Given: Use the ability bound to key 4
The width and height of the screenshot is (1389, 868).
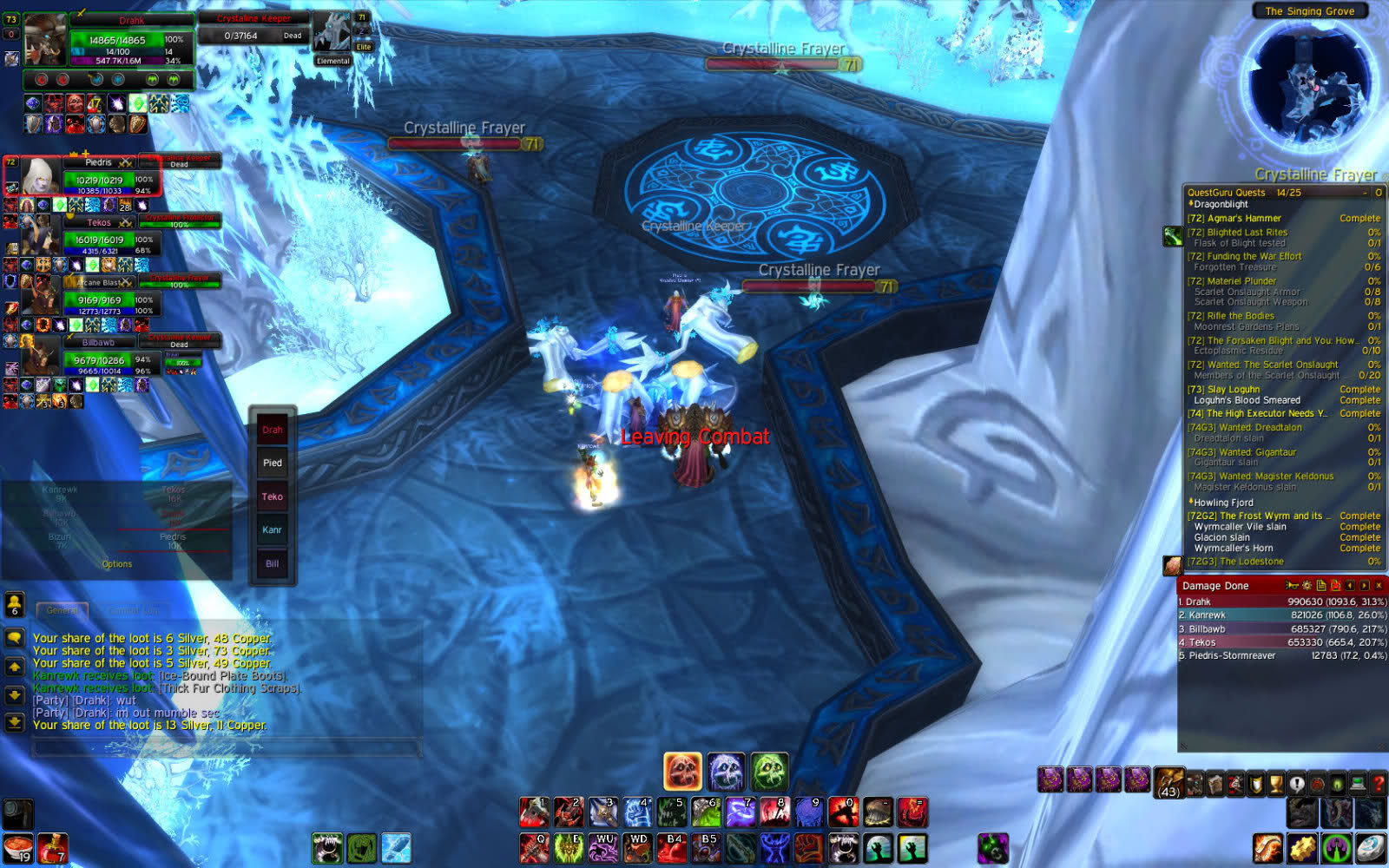Looking at the screenshot, I should click(x=637, y=812).
